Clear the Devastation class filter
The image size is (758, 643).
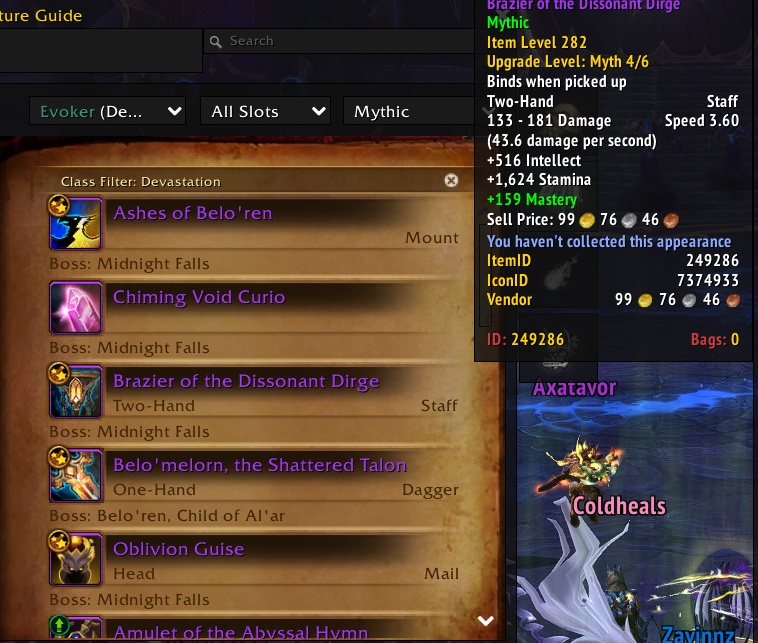(451, 181)
